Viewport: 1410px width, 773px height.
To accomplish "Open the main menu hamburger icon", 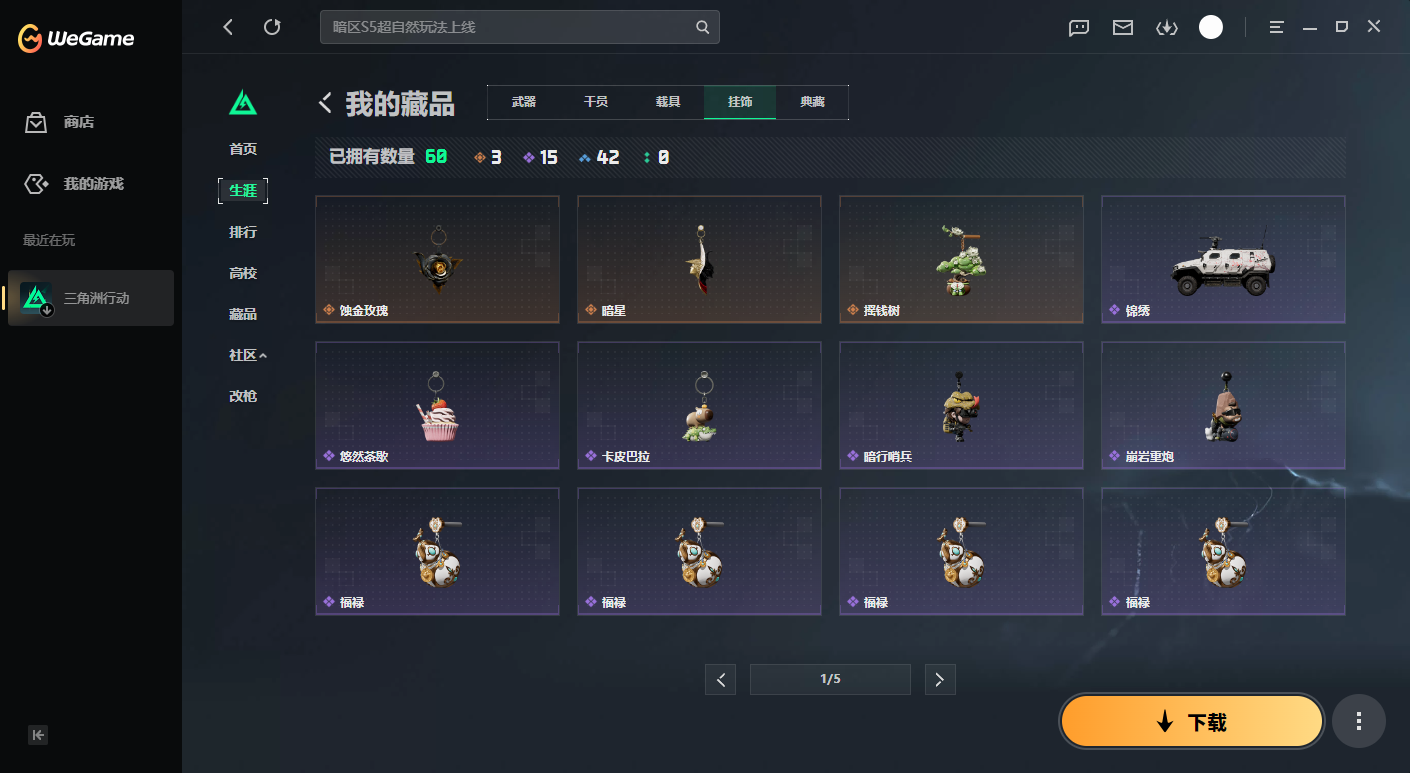I will (1276, 27).
